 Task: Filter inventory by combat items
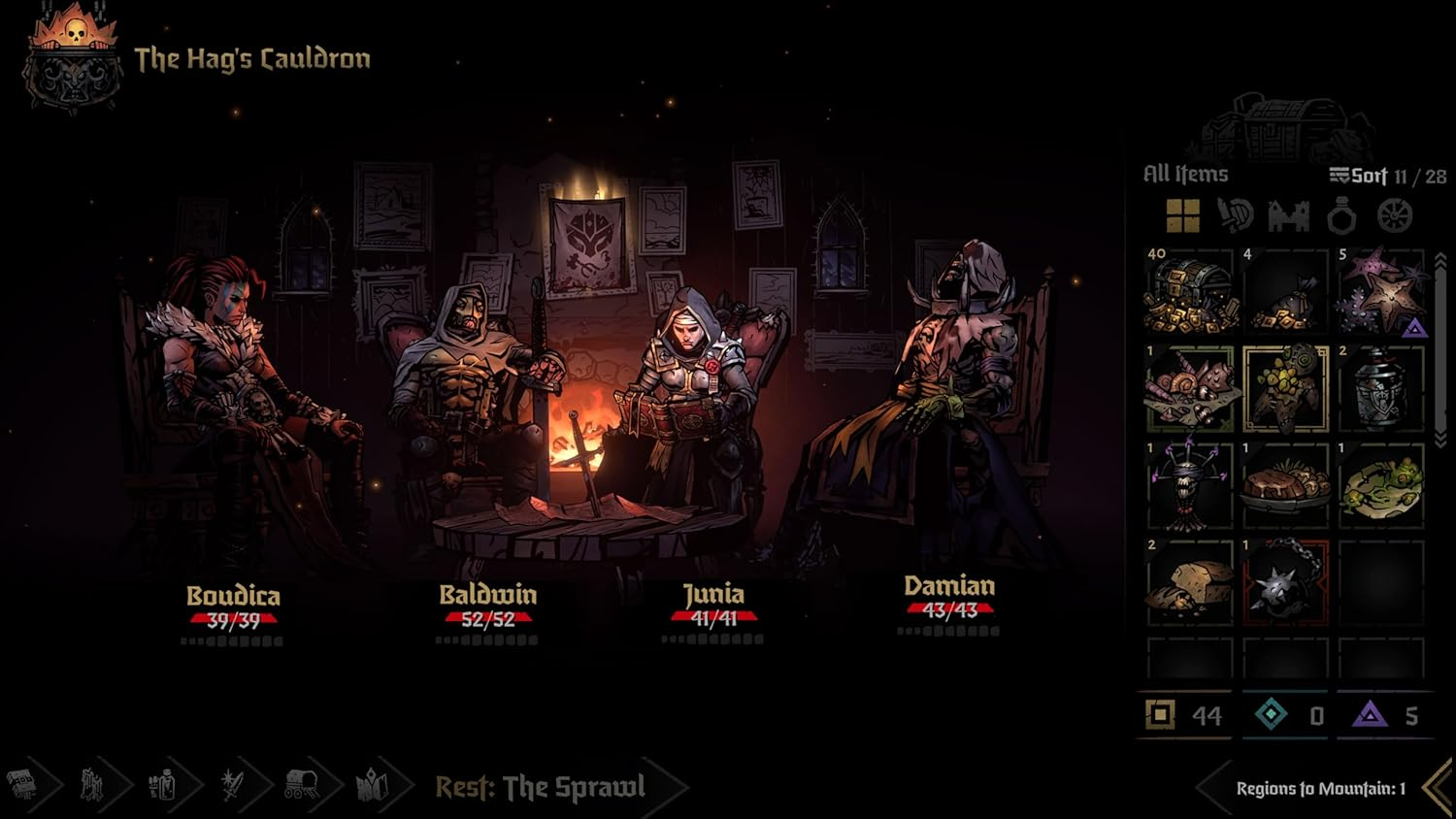click(1235, 214)
